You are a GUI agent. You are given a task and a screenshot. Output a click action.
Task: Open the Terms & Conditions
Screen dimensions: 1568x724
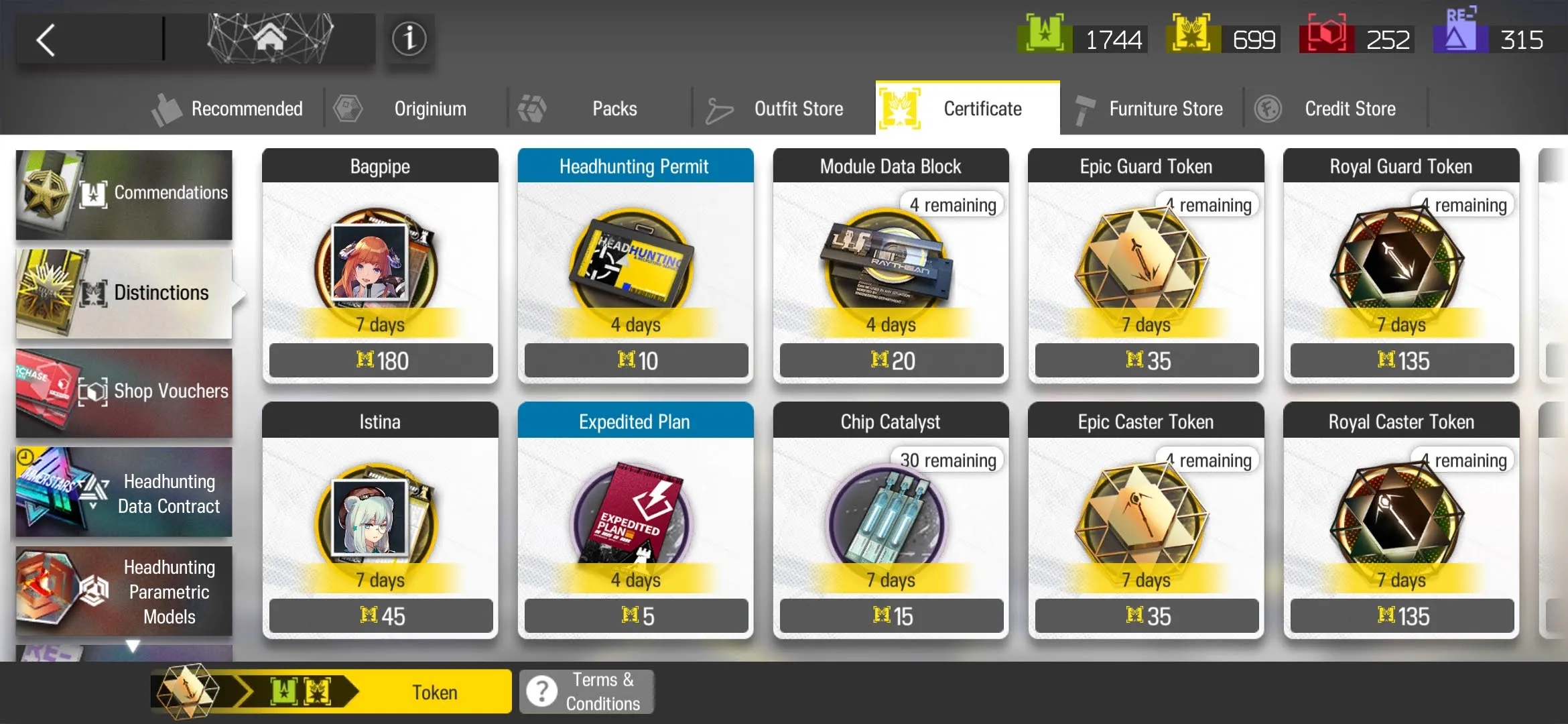point(587,692)
